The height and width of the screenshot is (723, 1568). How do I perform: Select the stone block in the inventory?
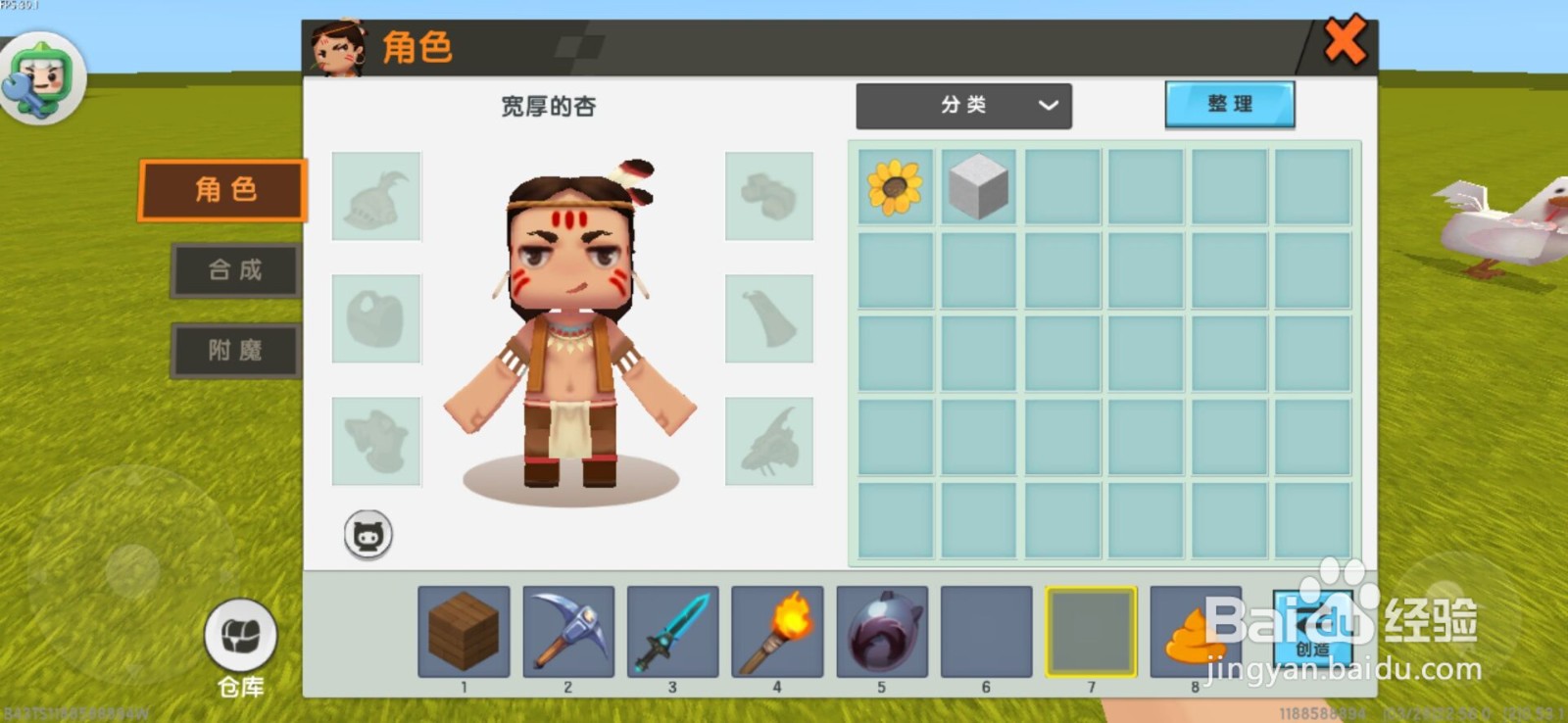click(977, 187)
